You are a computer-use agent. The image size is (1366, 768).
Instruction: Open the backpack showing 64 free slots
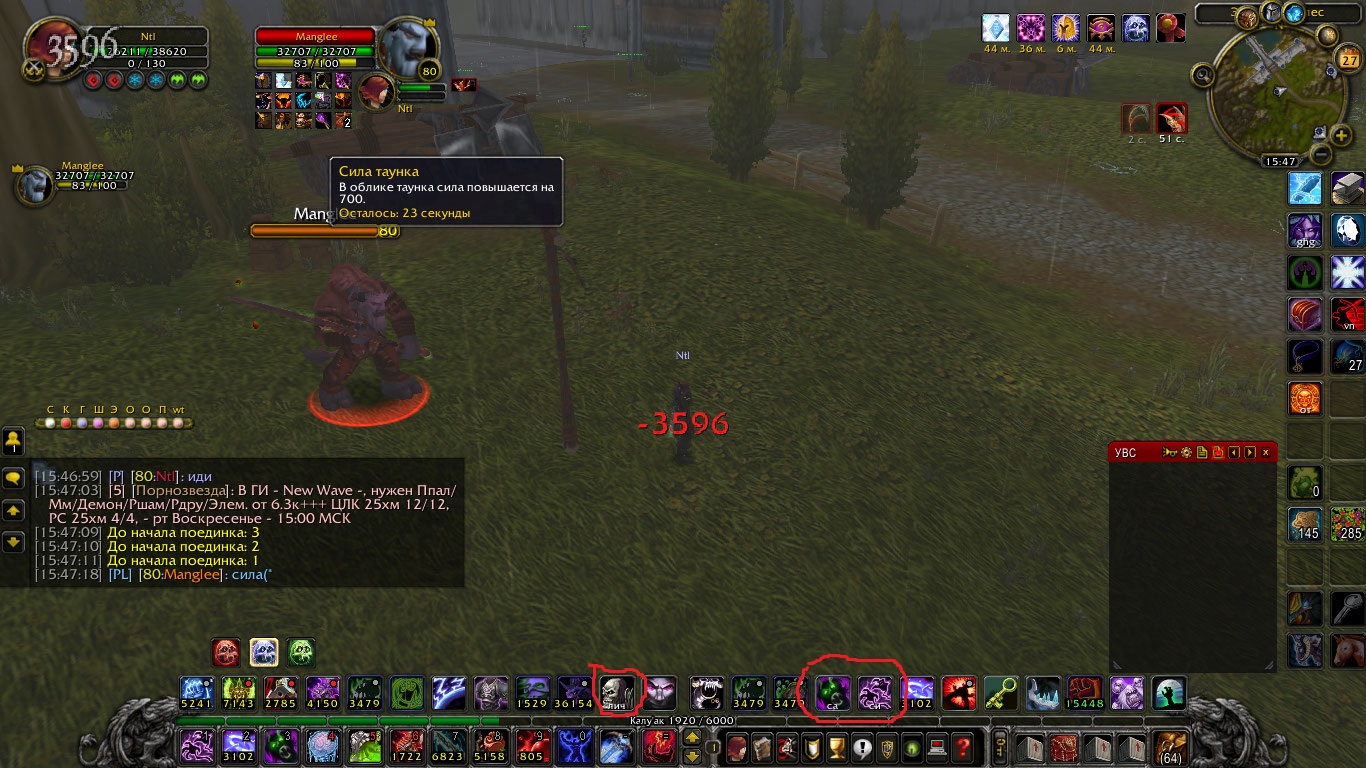click(1168, 746)
